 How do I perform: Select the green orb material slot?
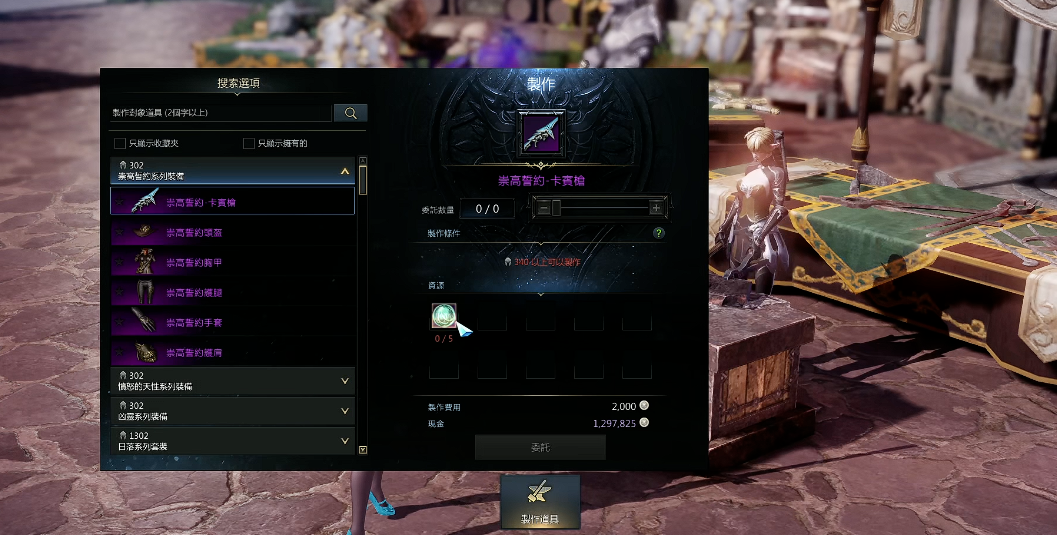tap(444, 317)
